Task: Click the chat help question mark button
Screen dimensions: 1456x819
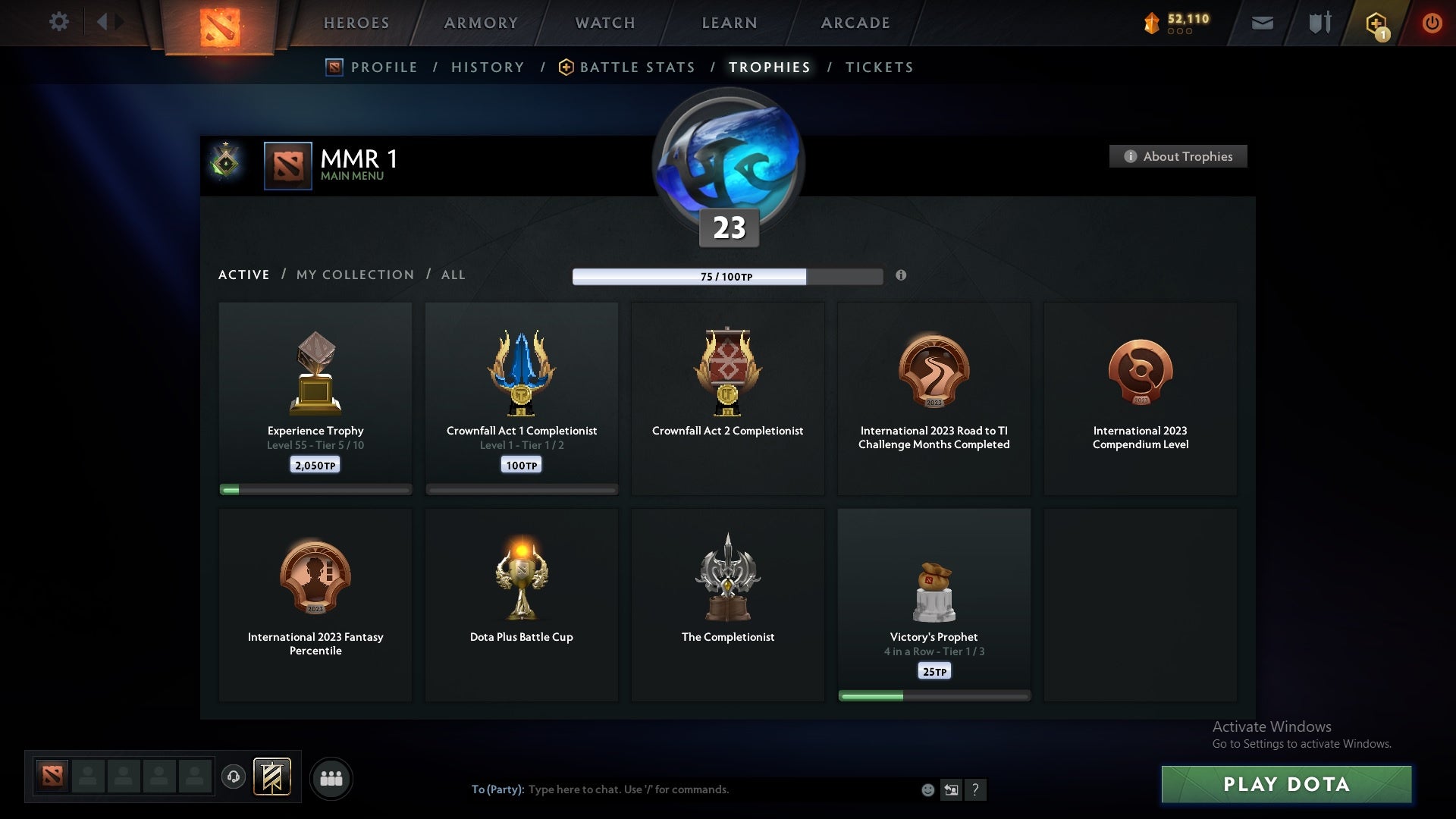Action: coord(977,789)
